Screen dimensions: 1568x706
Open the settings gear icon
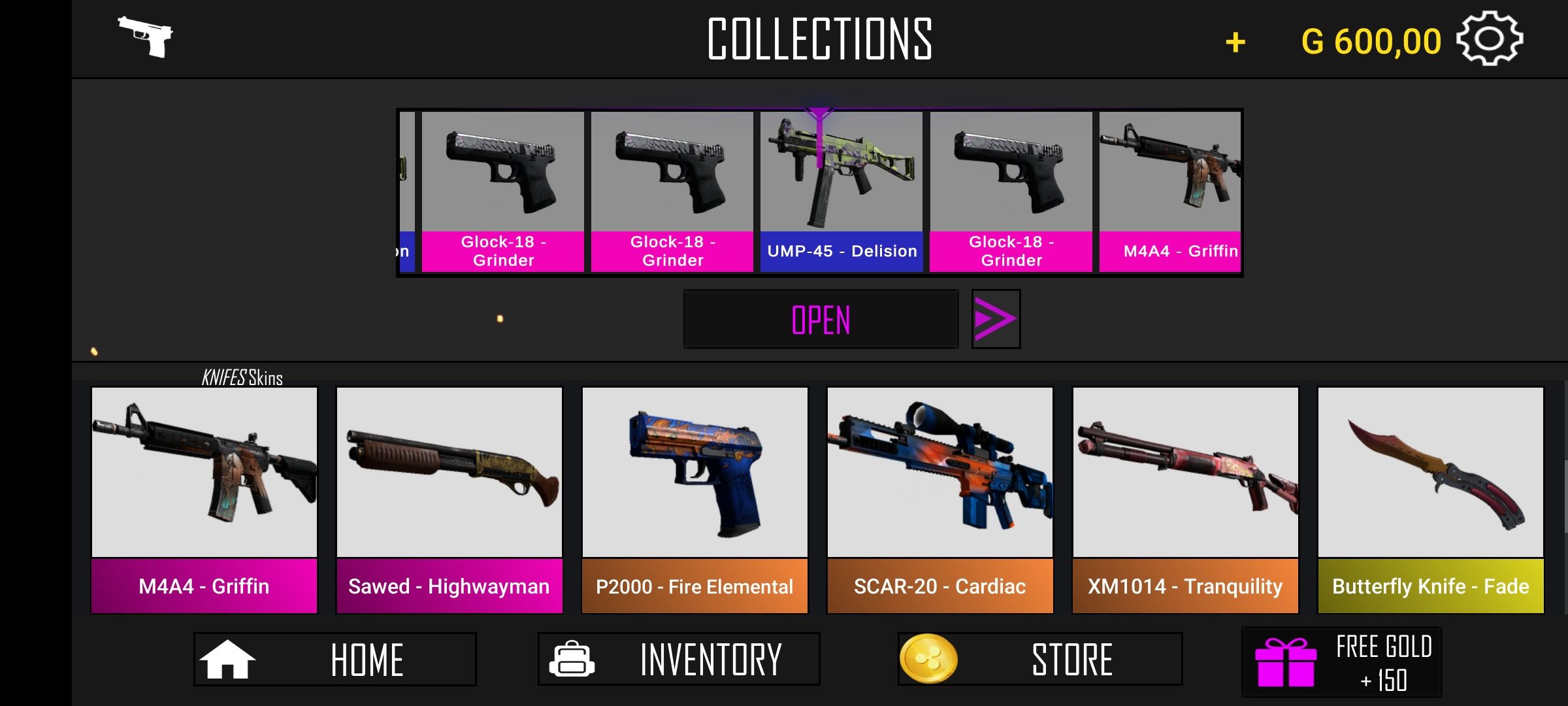pyautogui.click(x=1490, y=39)
